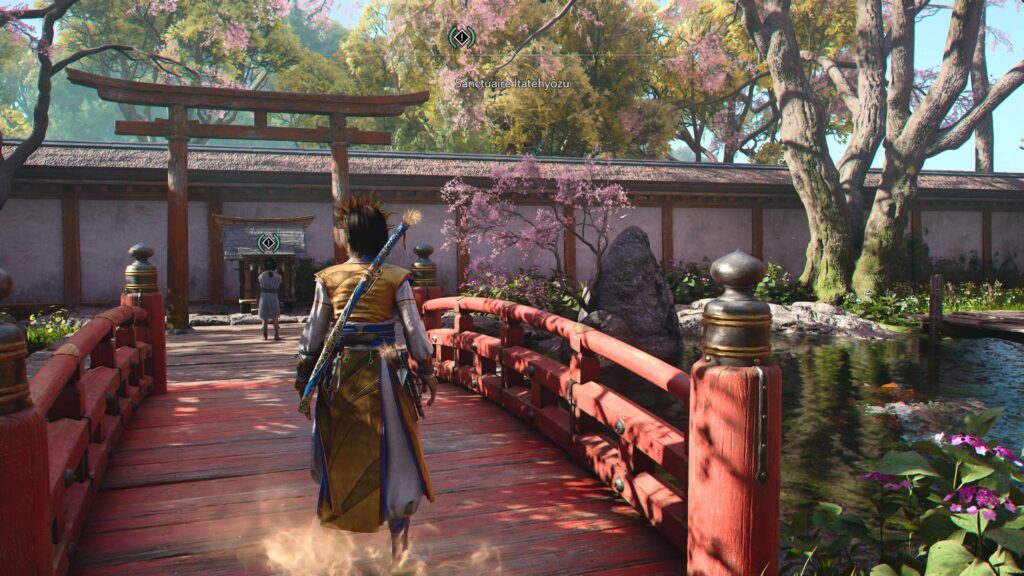Select the objective marker above Sanctuaire Itatehyōzu label
The height and width of the screenshot is (576, 1024).
[x=461, y=38]
